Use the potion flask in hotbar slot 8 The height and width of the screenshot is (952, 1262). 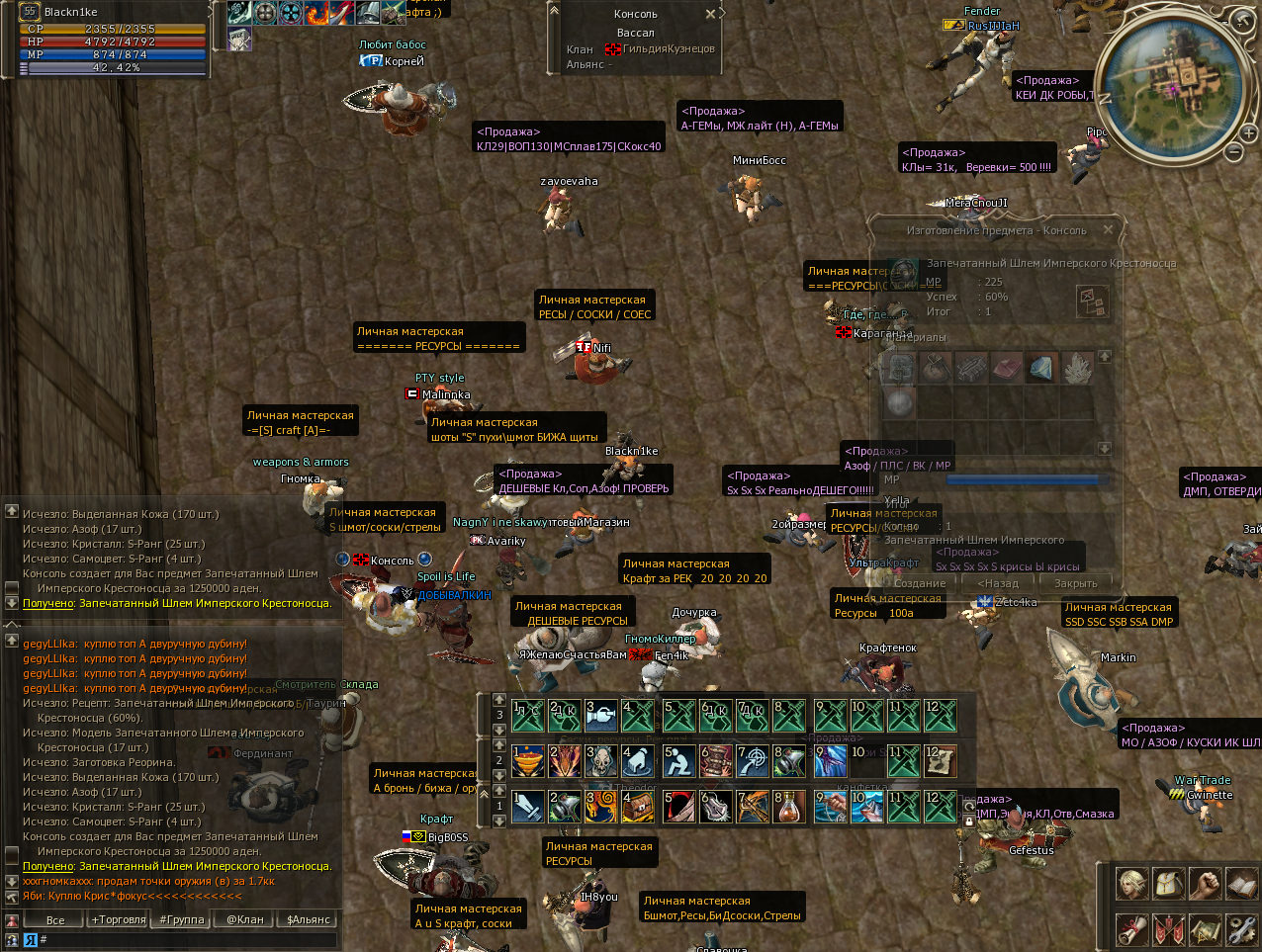789,807
